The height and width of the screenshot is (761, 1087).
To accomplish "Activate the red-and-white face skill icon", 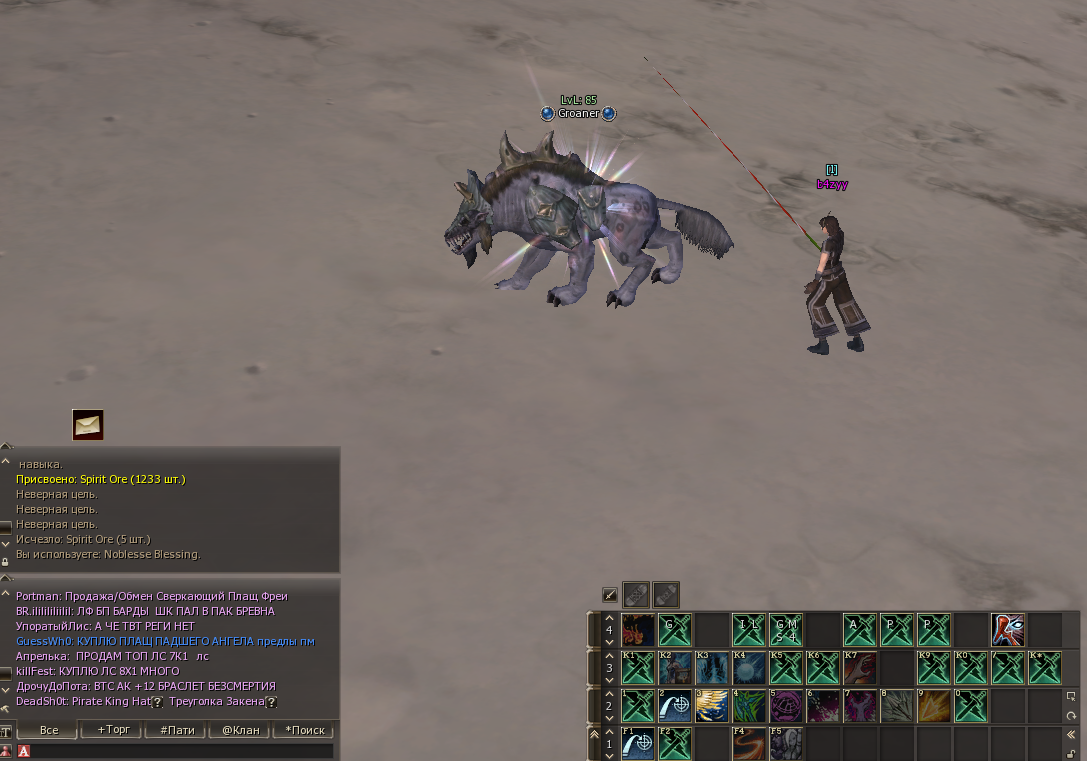I will click(1008, 630).
